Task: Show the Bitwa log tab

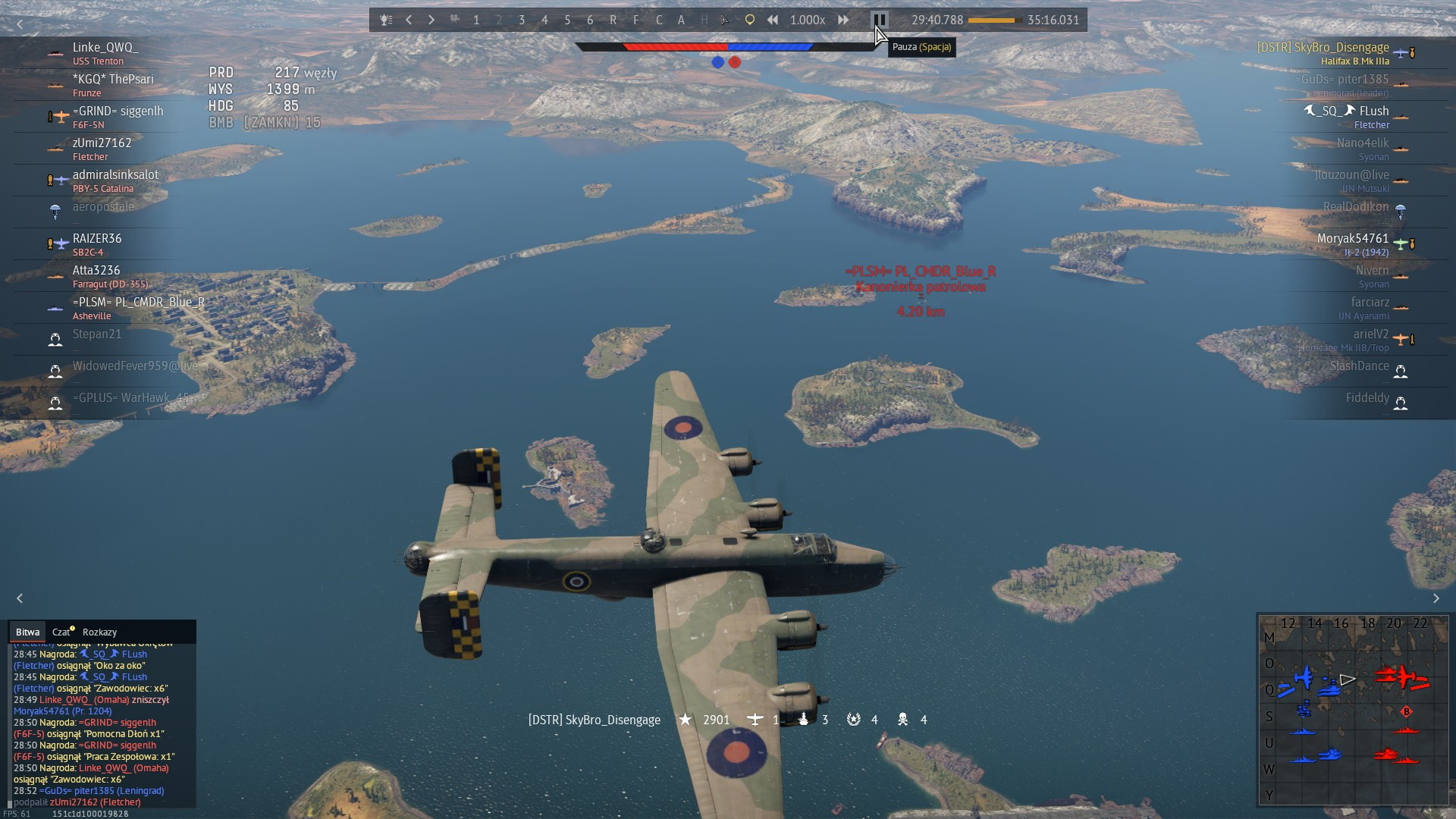Action: pyautogui.click(x=27, y=632)
